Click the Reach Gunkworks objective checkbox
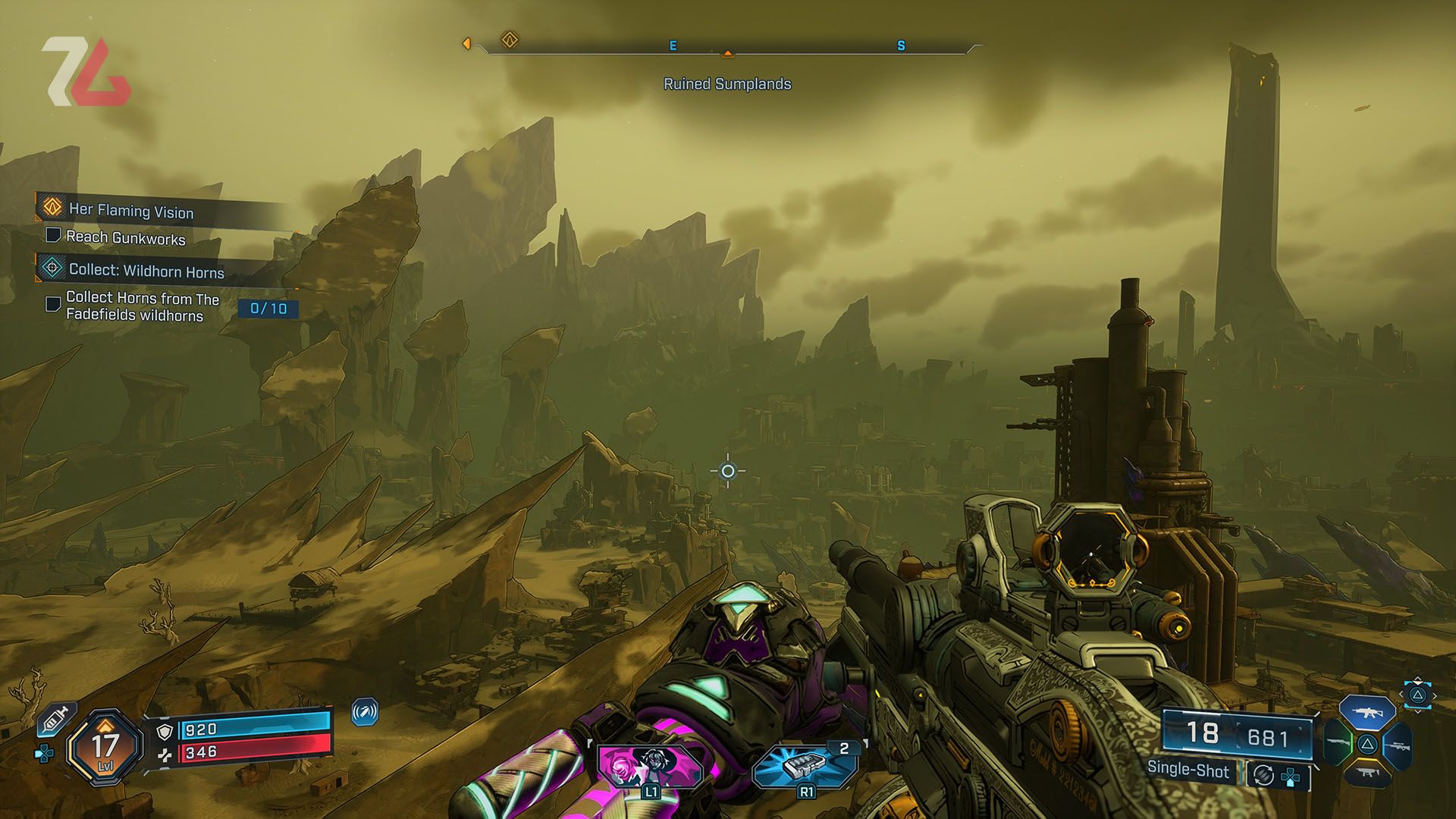Image resolution: width=1456 pixels, height=819 pixels. pos(53,235)
